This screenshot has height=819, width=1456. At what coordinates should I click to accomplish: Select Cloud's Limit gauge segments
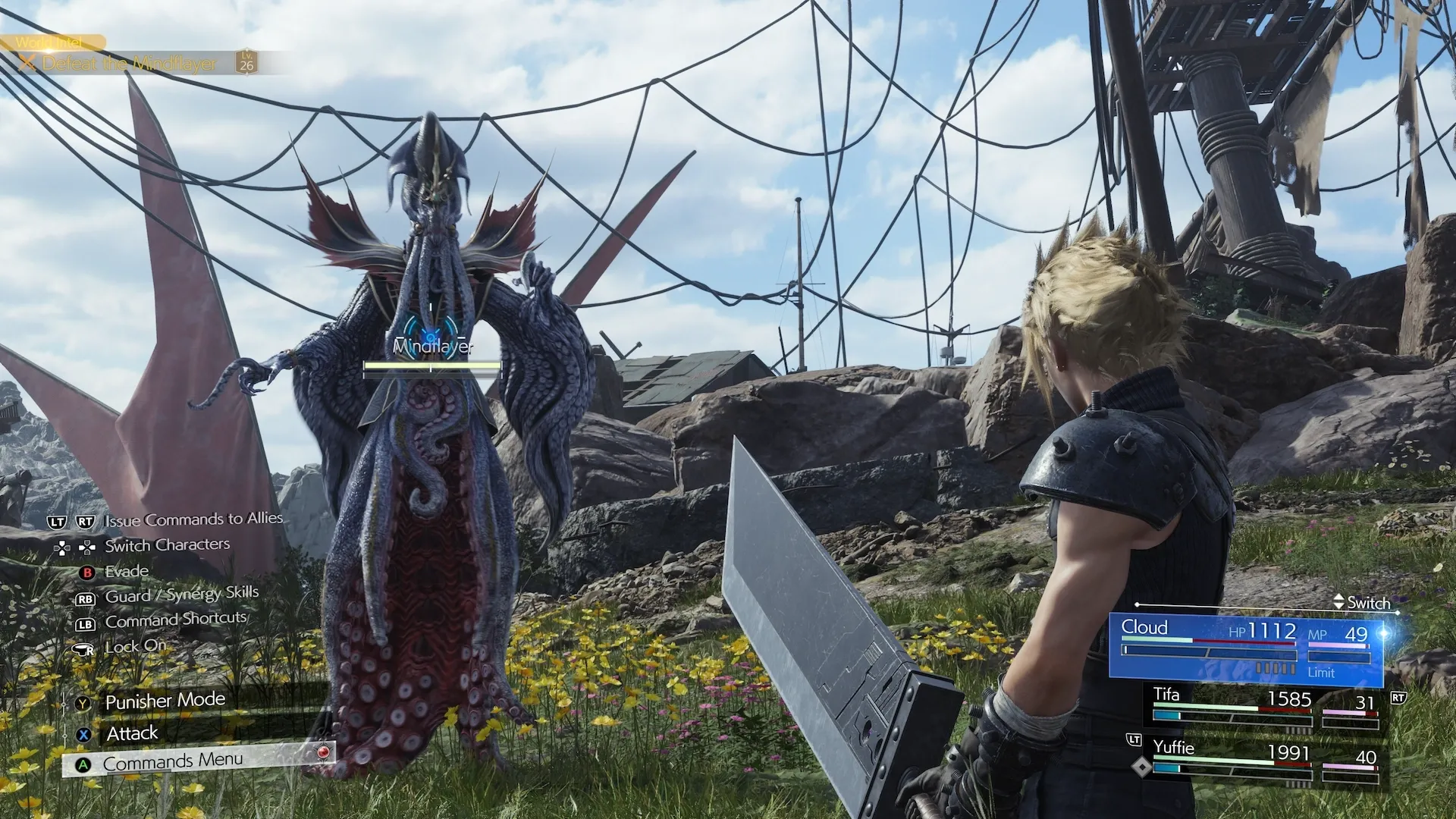[x=1276, y=668]
